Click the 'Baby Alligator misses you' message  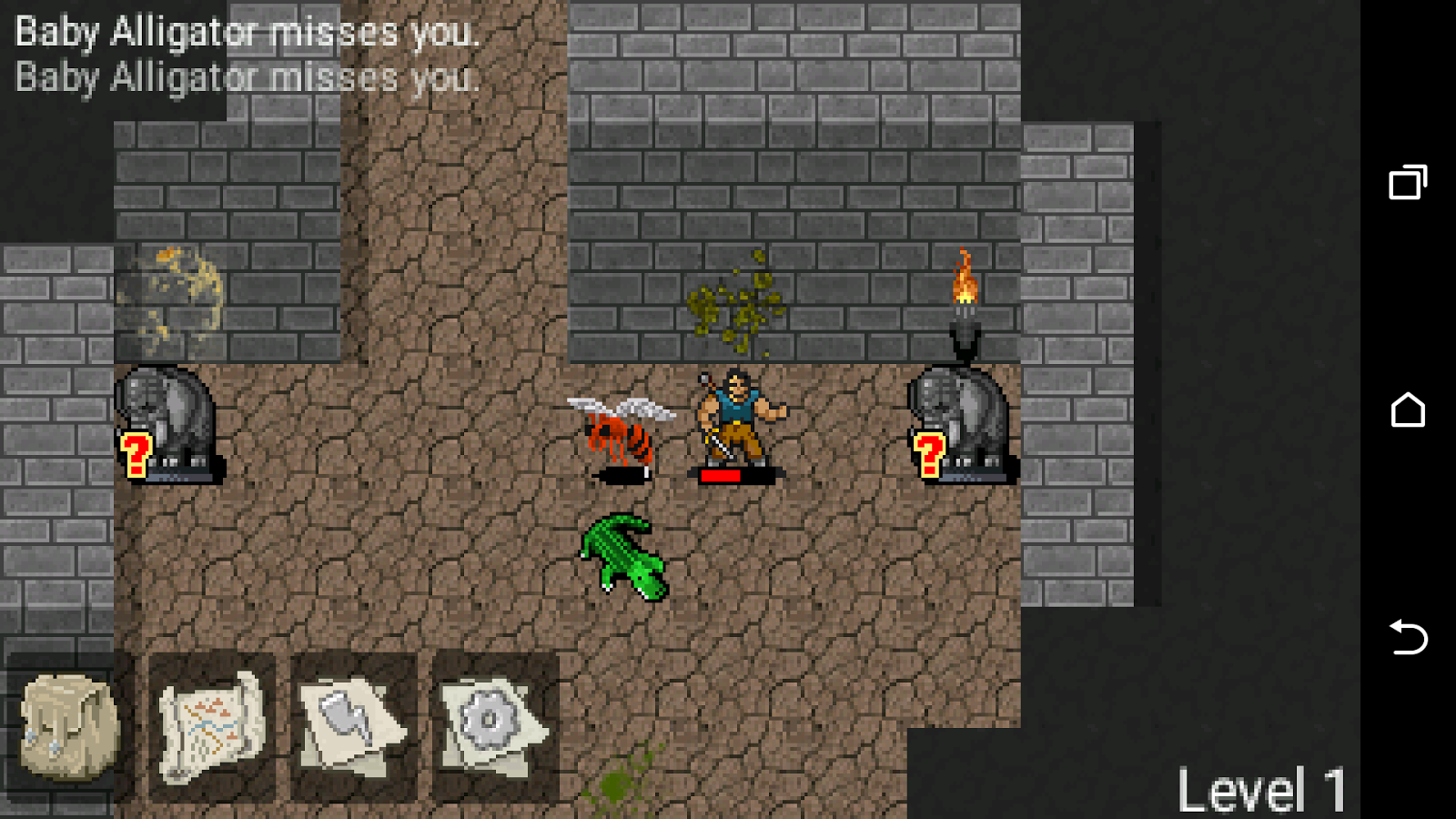point(246,33)
